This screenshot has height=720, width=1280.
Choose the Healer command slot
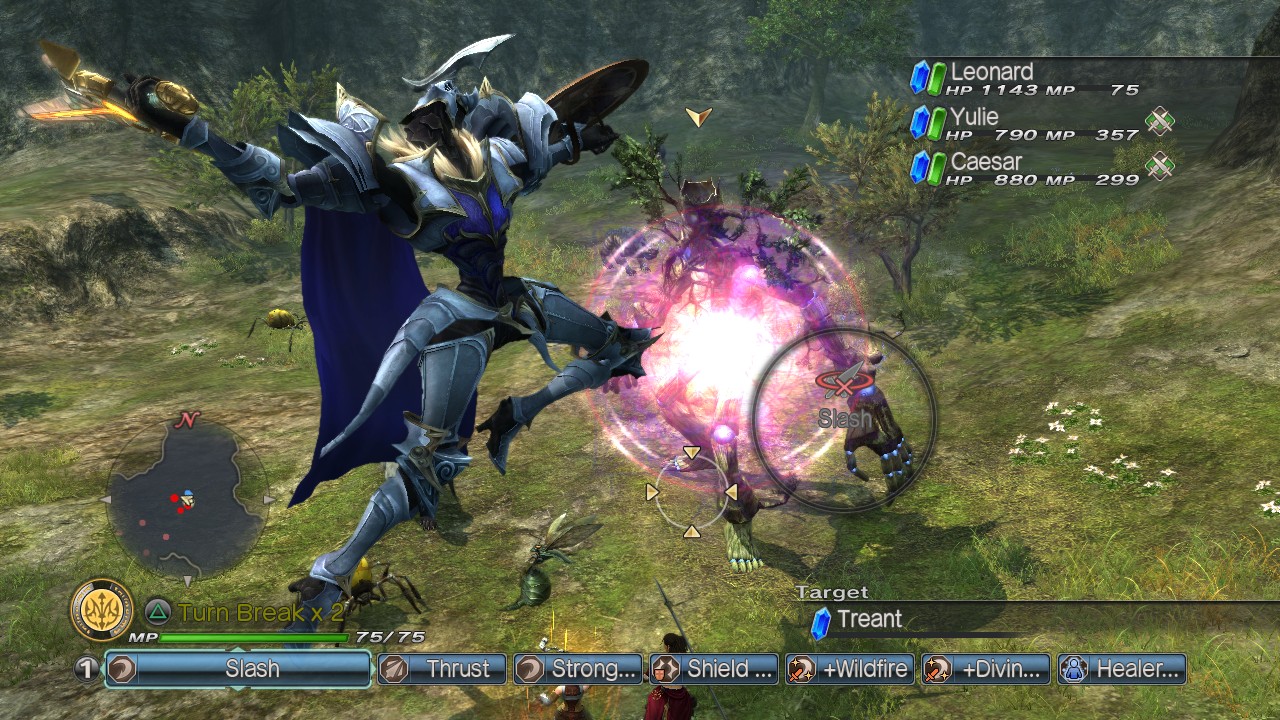click(1122, 669)
